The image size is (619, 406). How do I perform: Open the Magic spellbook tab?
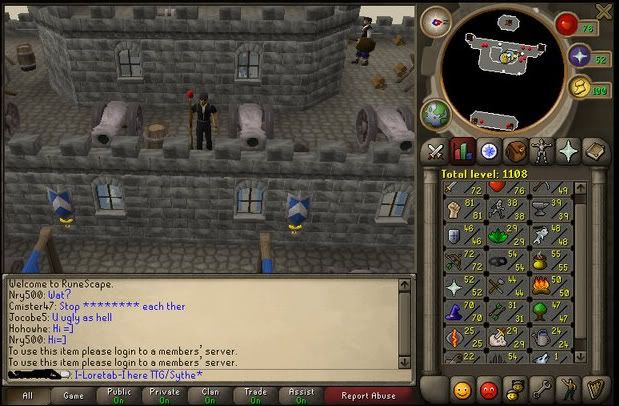point(594,151)
